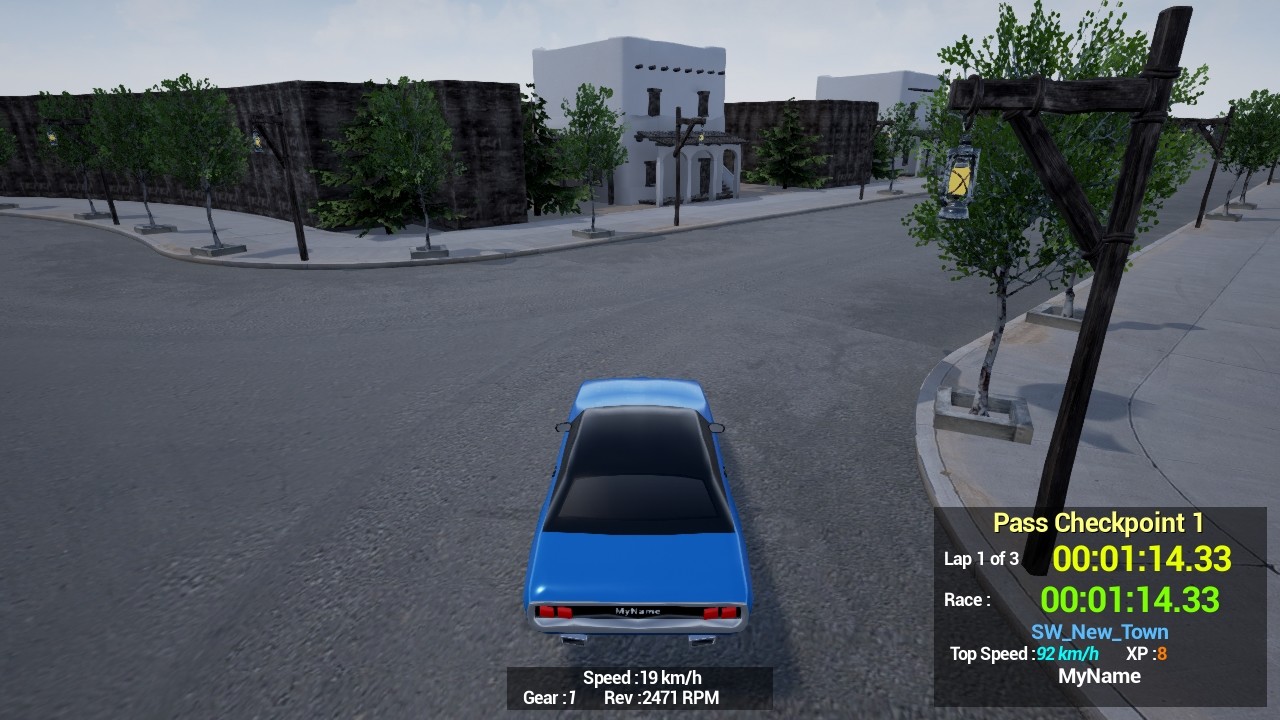Viewport: 1280px width, 720px height.
Task: Click the Pass Checkpoint 1 objective text
Action: click(x=1100, y=522)
